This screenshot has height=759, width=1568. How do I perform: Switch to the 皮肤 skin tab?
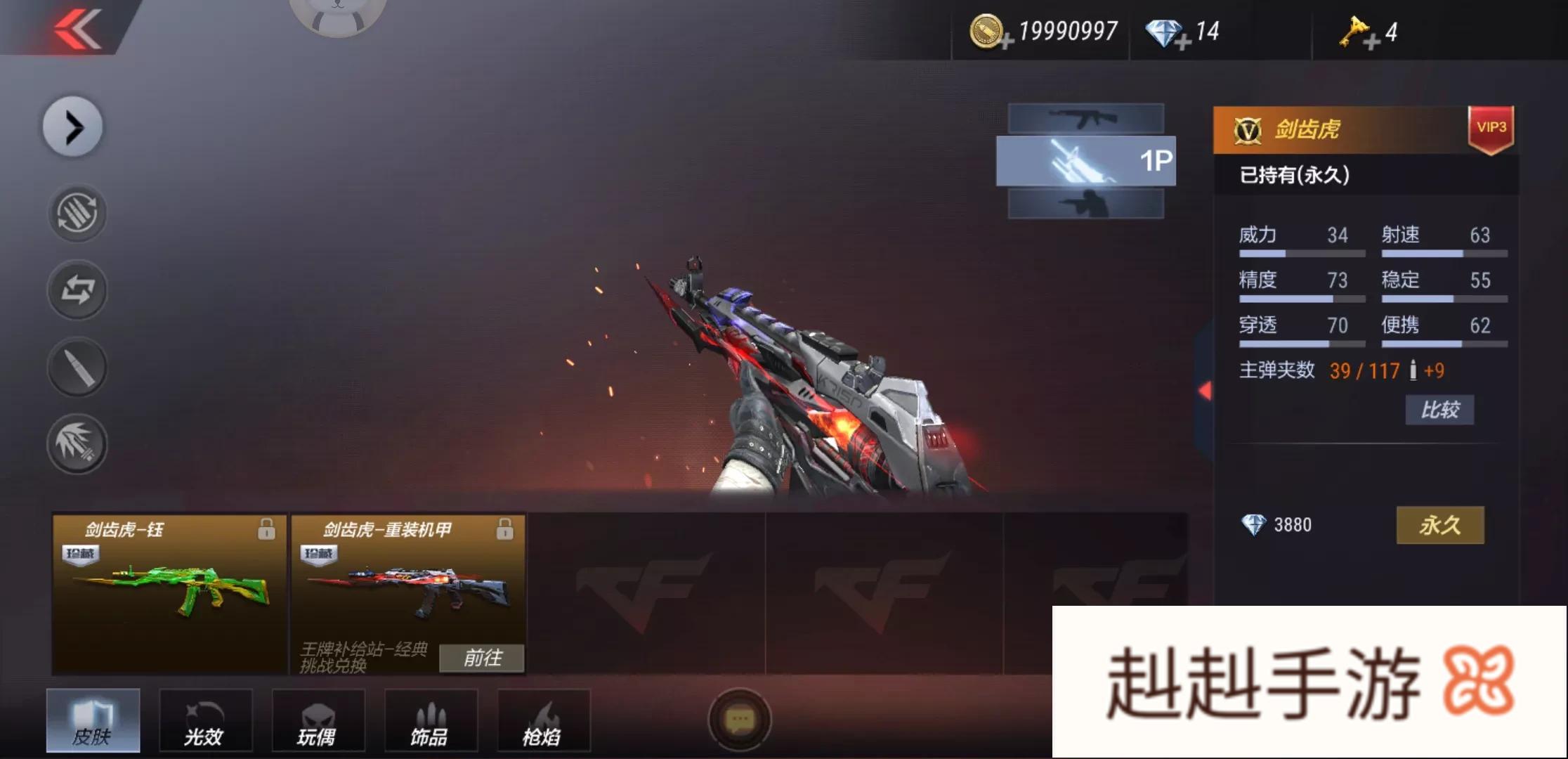point(93,720)
